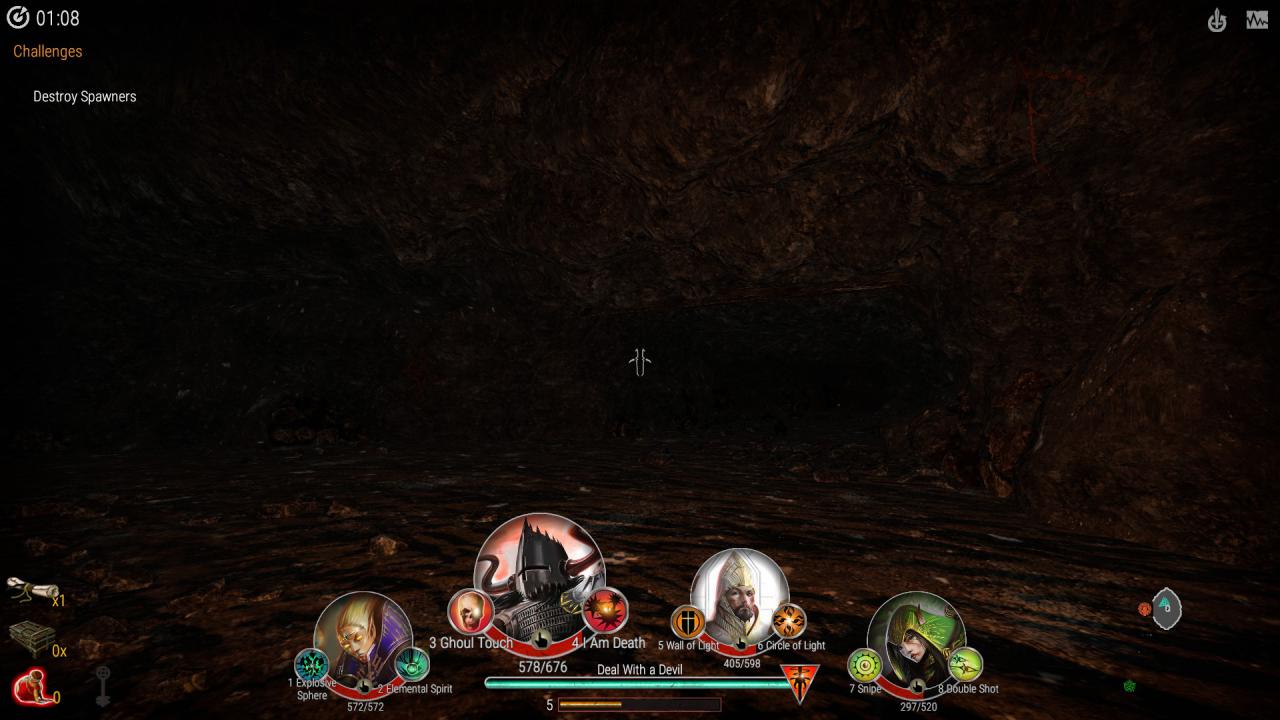Viewport: 1280px width, 720px height.
Task: Trigger the I Am Death ability
Action: pyautogui.click(x=605, y=610)
